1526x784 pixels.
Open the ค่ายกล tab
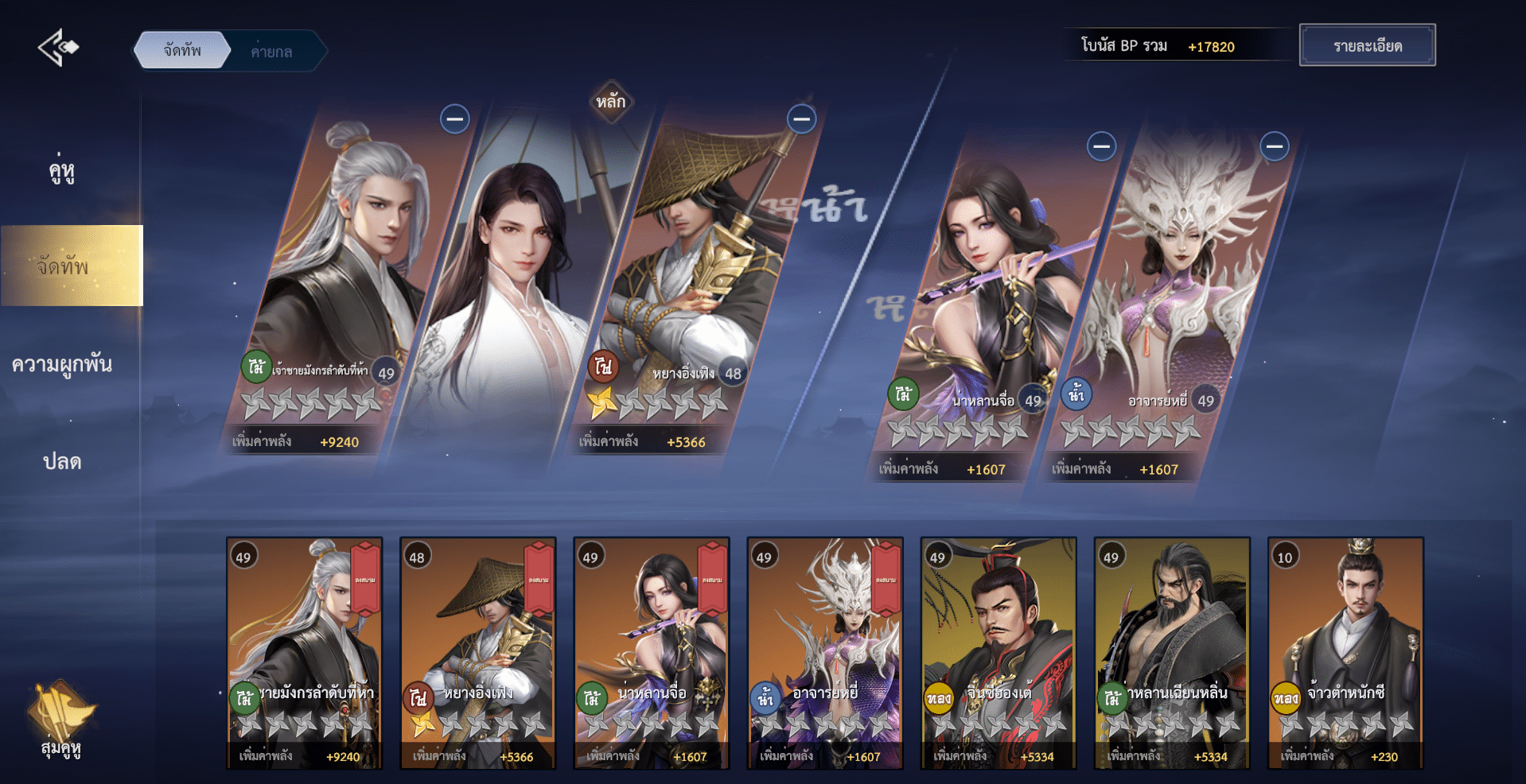(x=272, y=52)
